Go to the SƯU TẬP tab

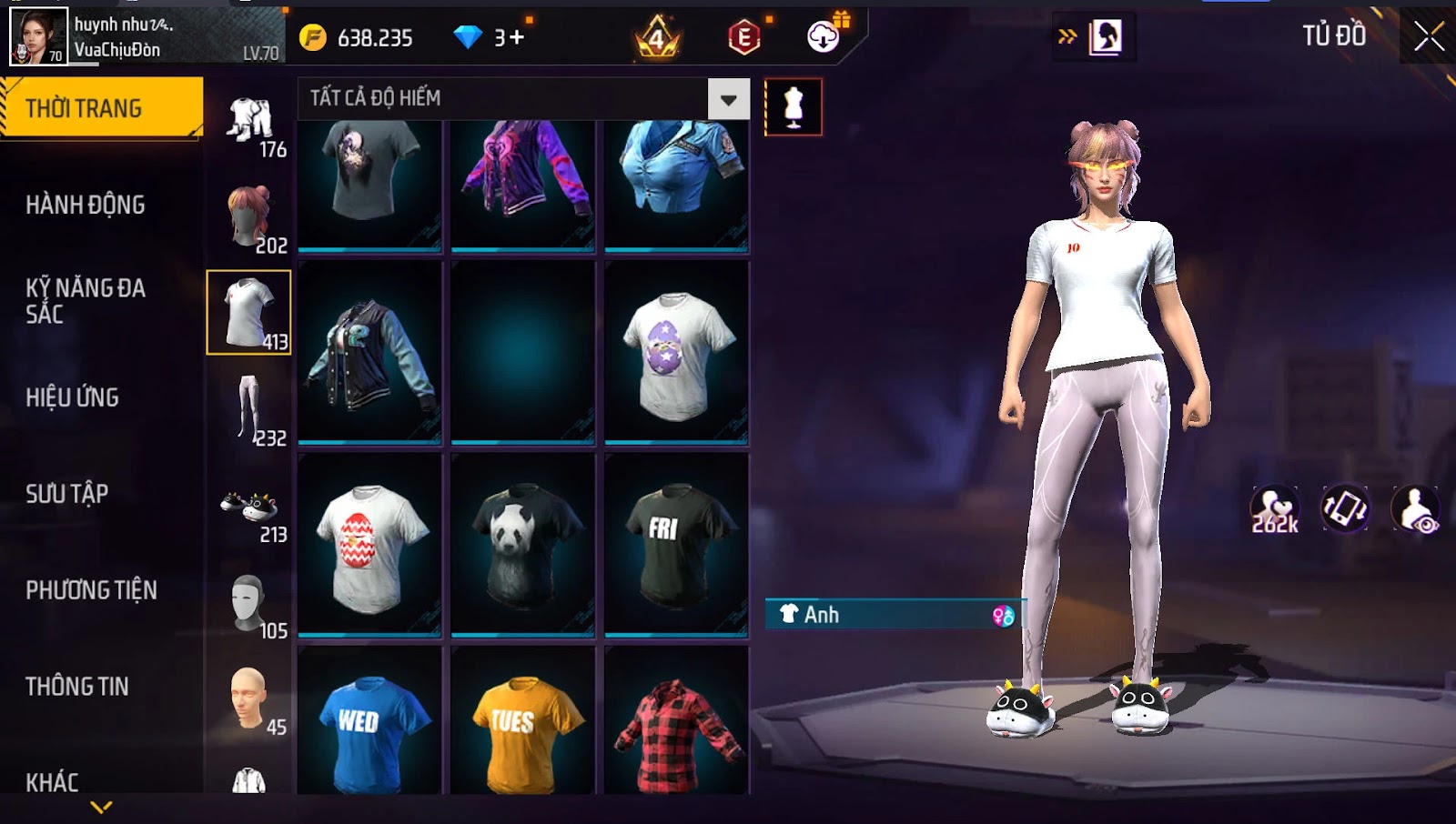click(x=67, y=494)
